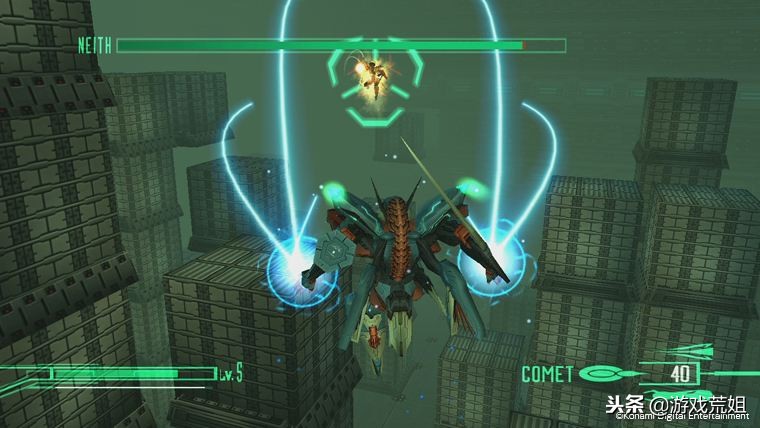Click the lock-on reticle around Neith
Image resolution: width=760 pixels, height=428 pixels.
click(x=376, y=82)
